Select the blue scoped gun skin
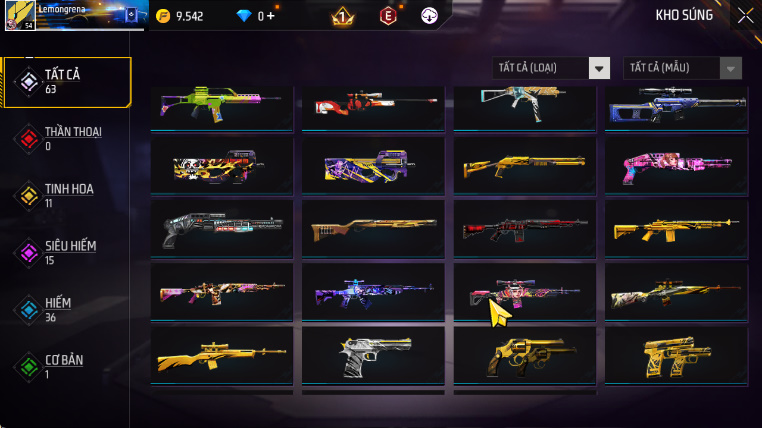Image resolution: width=762 pixels, height=428 pixels. (675, 105)
